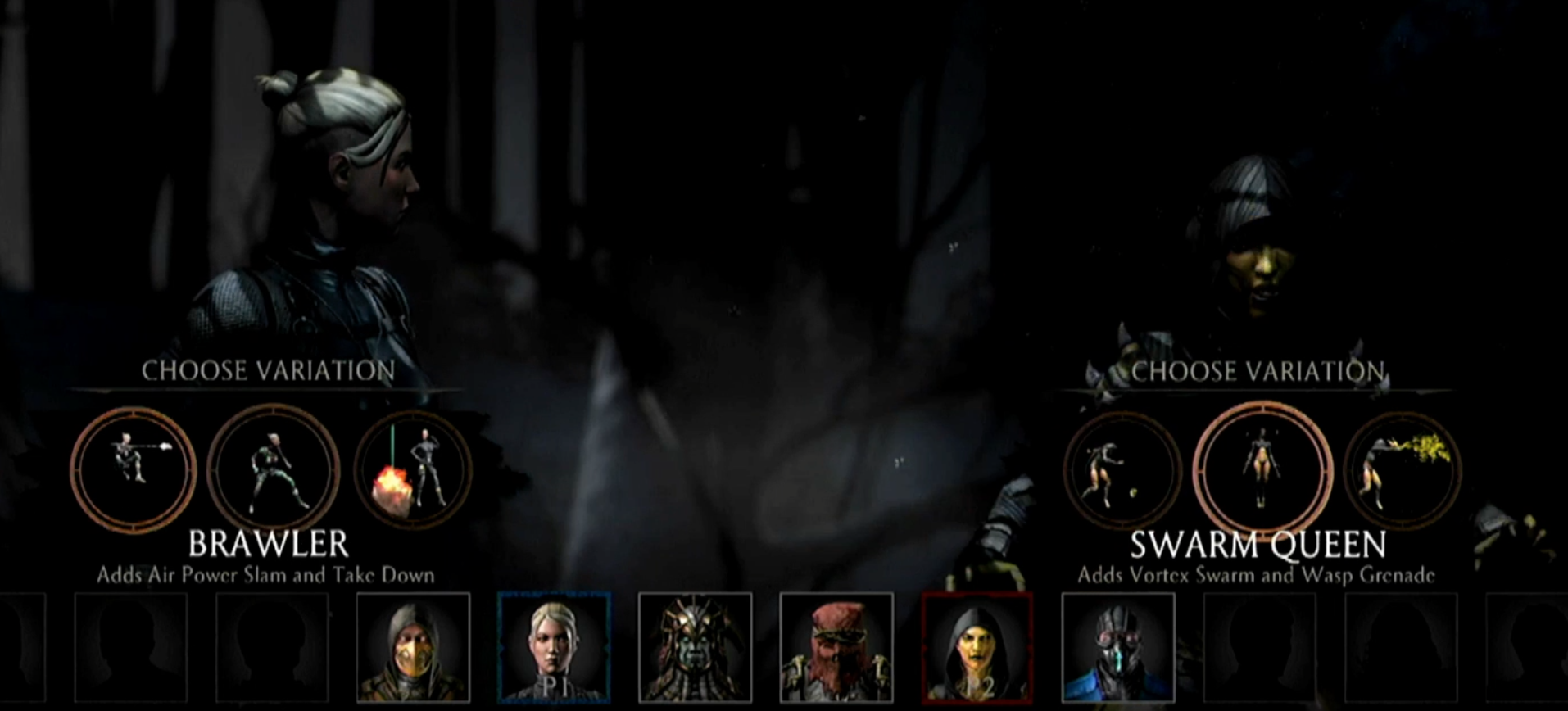Viewport: 1568px width, 711px height.
Task: Choose Cassie Cage's P1 portrait
Action: pos(554,647)
